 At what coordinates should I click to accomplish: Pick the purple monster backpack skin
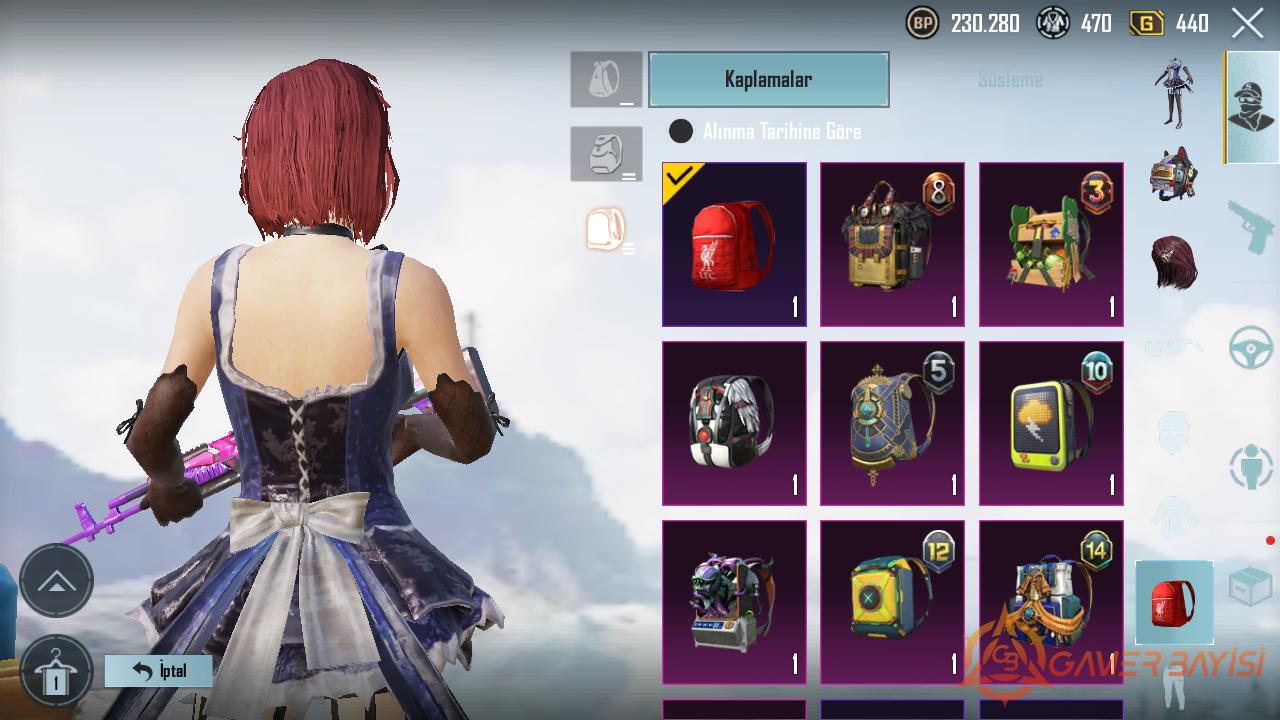734,602
